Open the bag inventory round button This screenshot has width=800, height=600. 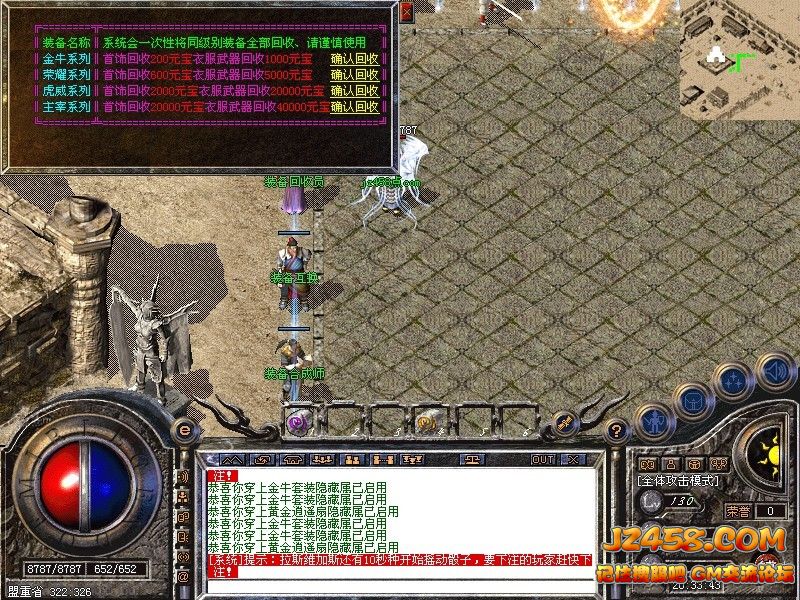[x=692, y=402]
